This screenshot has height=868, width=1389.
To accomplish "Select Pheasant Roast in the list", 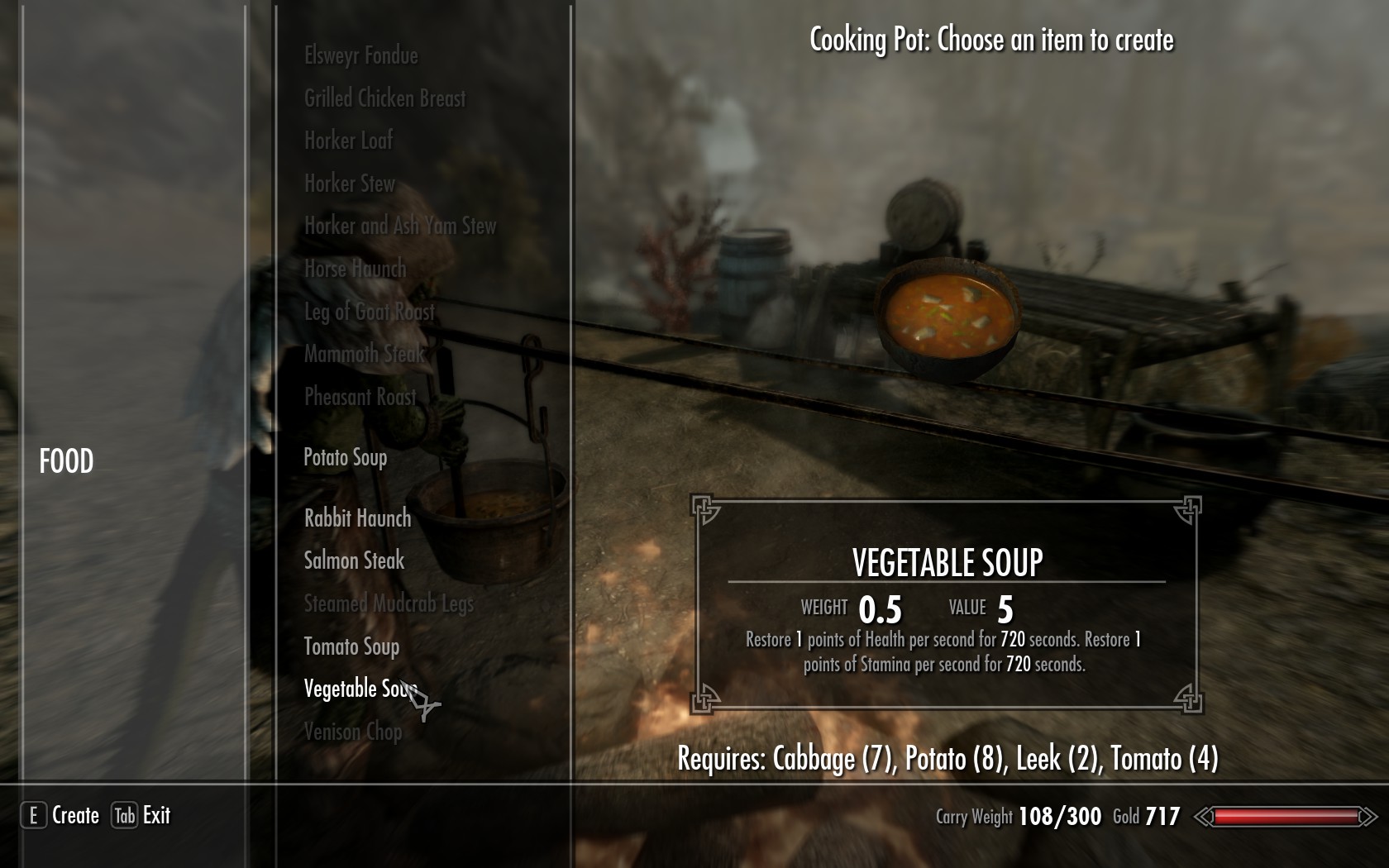I will pos(360,397).
